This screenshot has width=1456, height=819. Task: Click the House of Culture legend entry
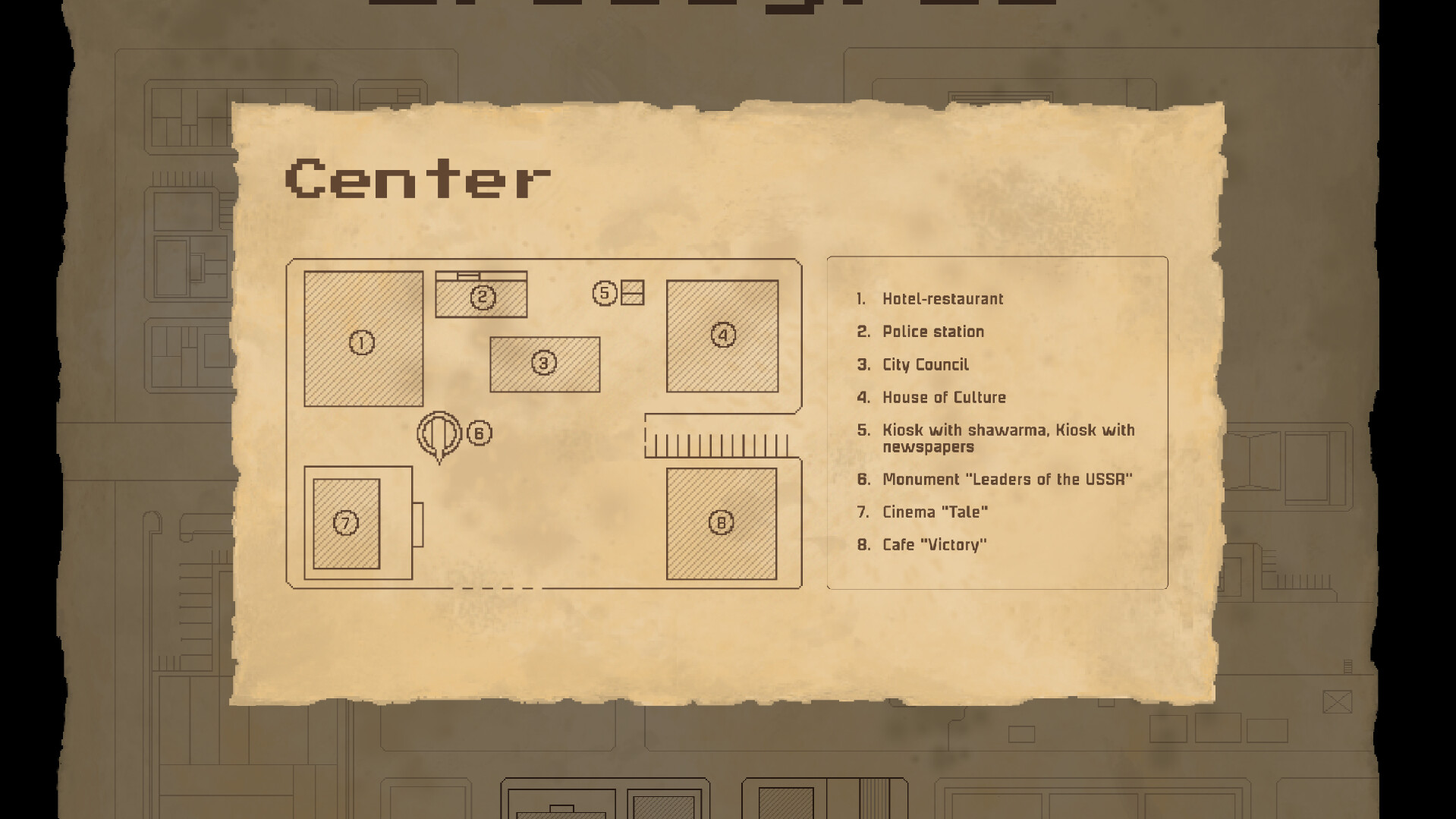(943, 397)
